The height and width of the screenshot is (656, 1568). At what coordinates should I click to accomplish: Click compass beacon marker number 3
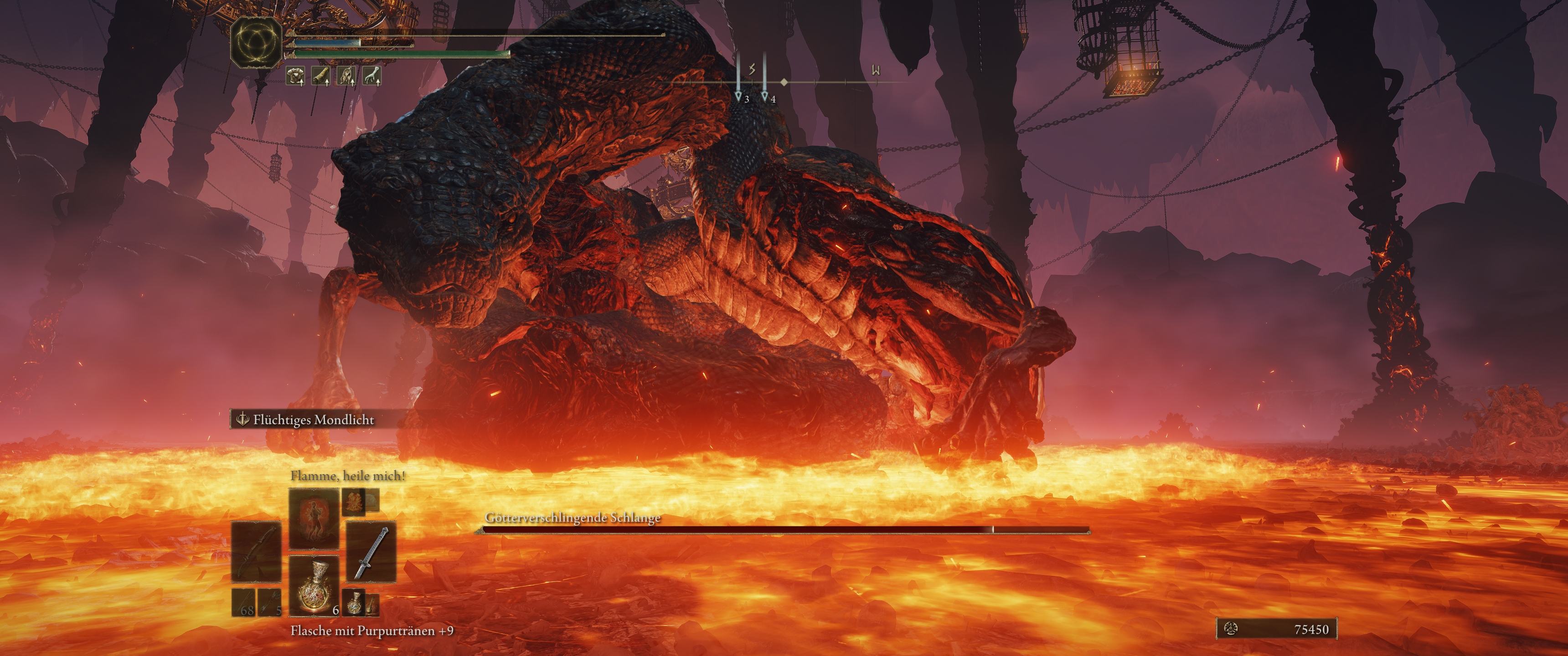[738, 96]
